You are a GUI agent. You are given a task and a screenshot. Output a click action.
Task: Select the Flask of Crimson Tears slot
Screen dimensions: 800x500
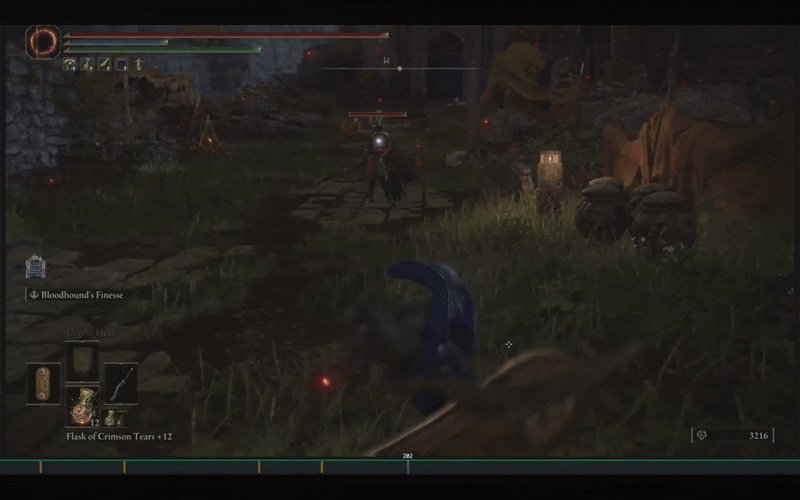(81, 404)
